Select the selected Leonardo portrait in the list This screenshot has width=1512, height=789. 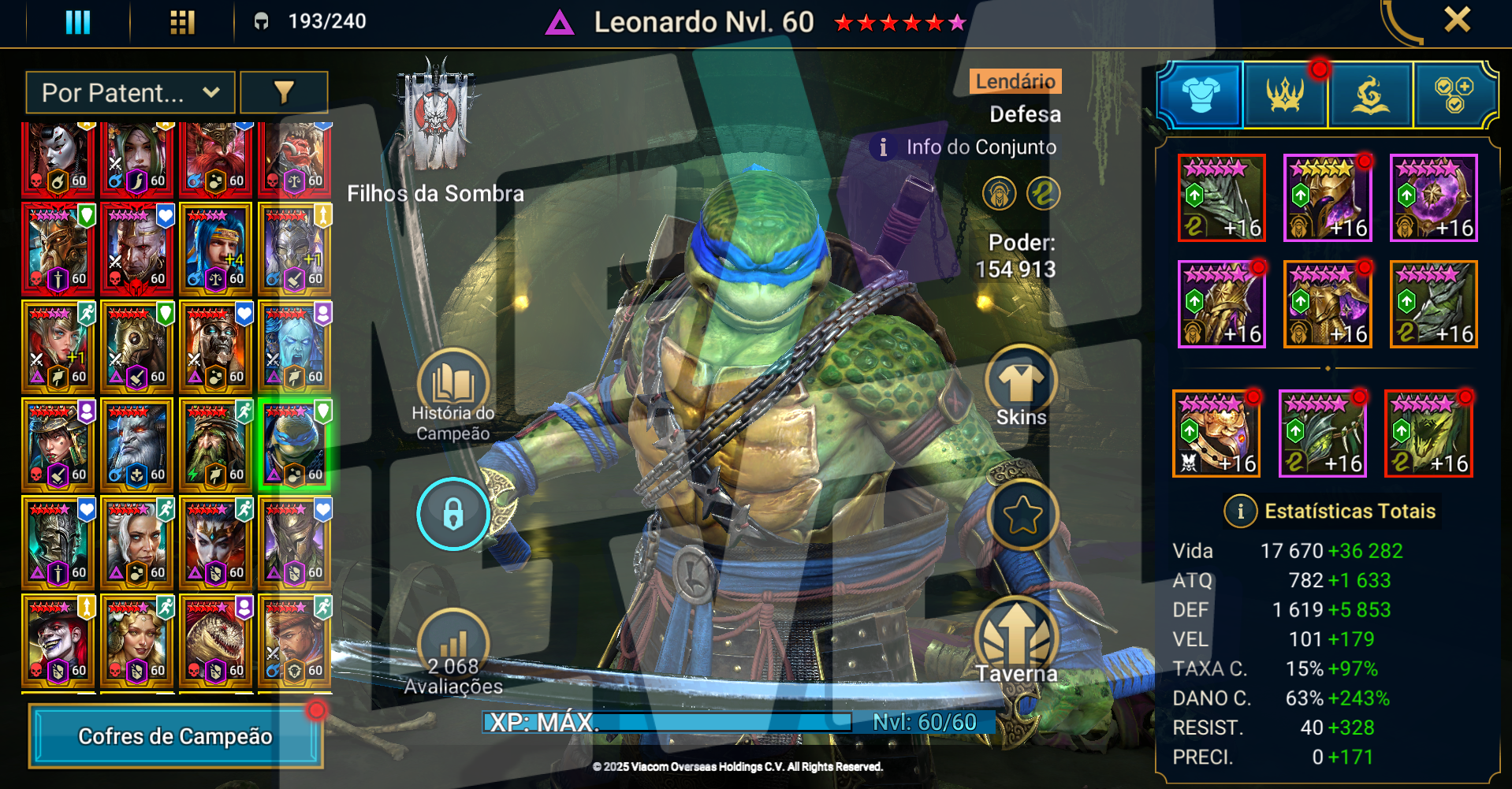(295, 445)
